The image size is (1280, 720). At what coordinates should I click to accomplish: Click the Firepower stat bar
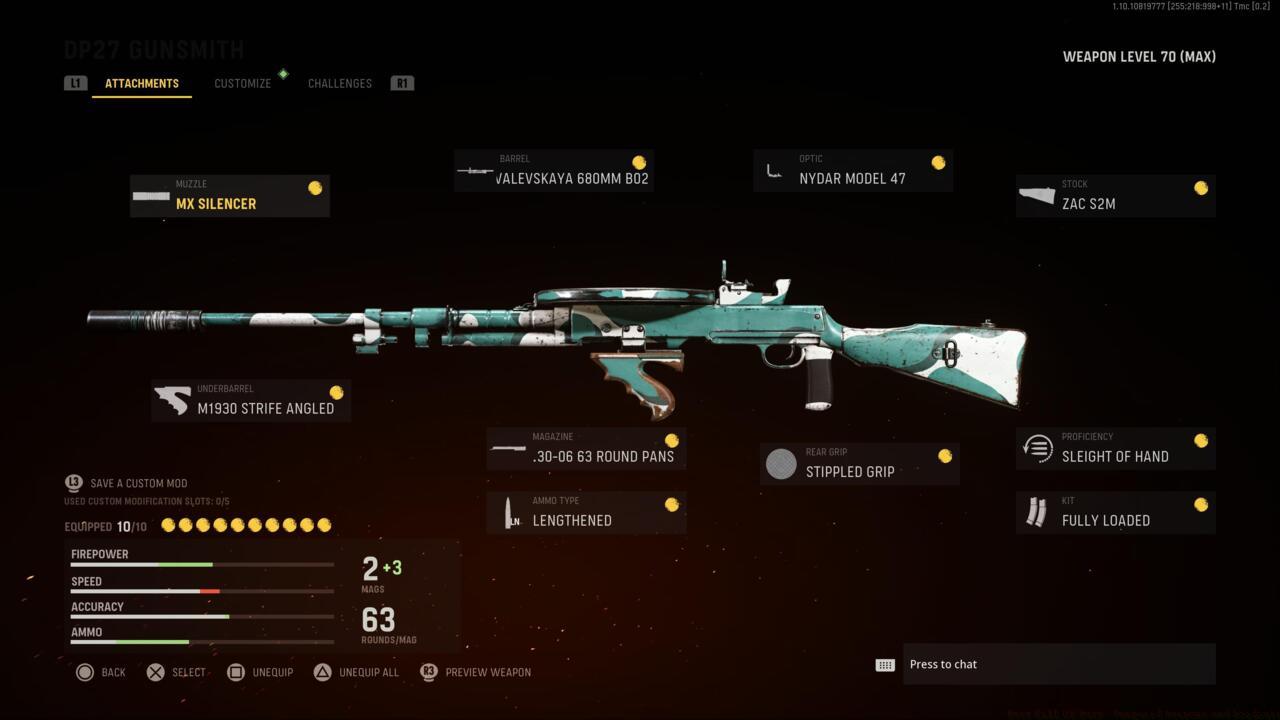pyautogui.click(x=200, y=563)
